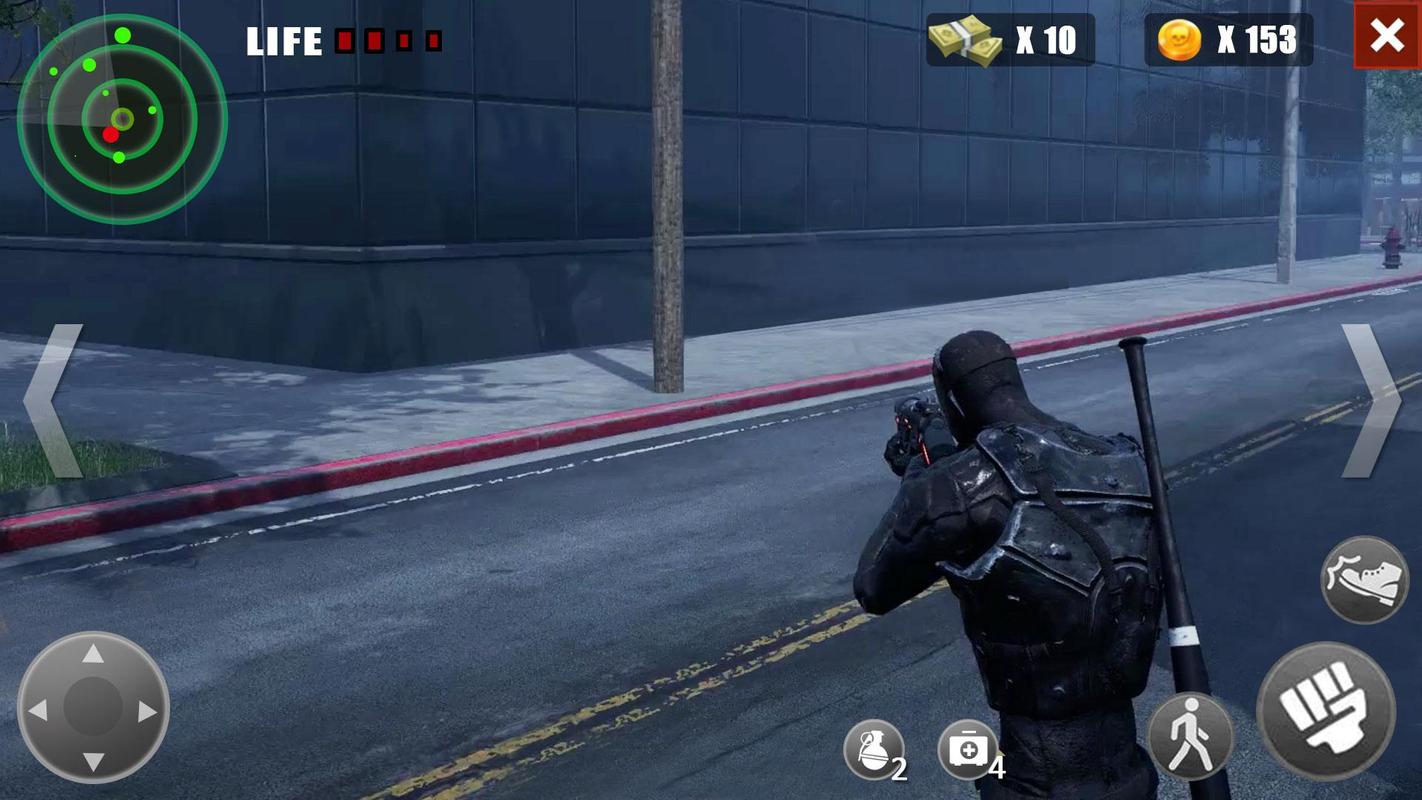1422x800 pixels.
Task: Tap the left arrow on the movement pad
Action: pyautogui.click(x=38, y=710)
